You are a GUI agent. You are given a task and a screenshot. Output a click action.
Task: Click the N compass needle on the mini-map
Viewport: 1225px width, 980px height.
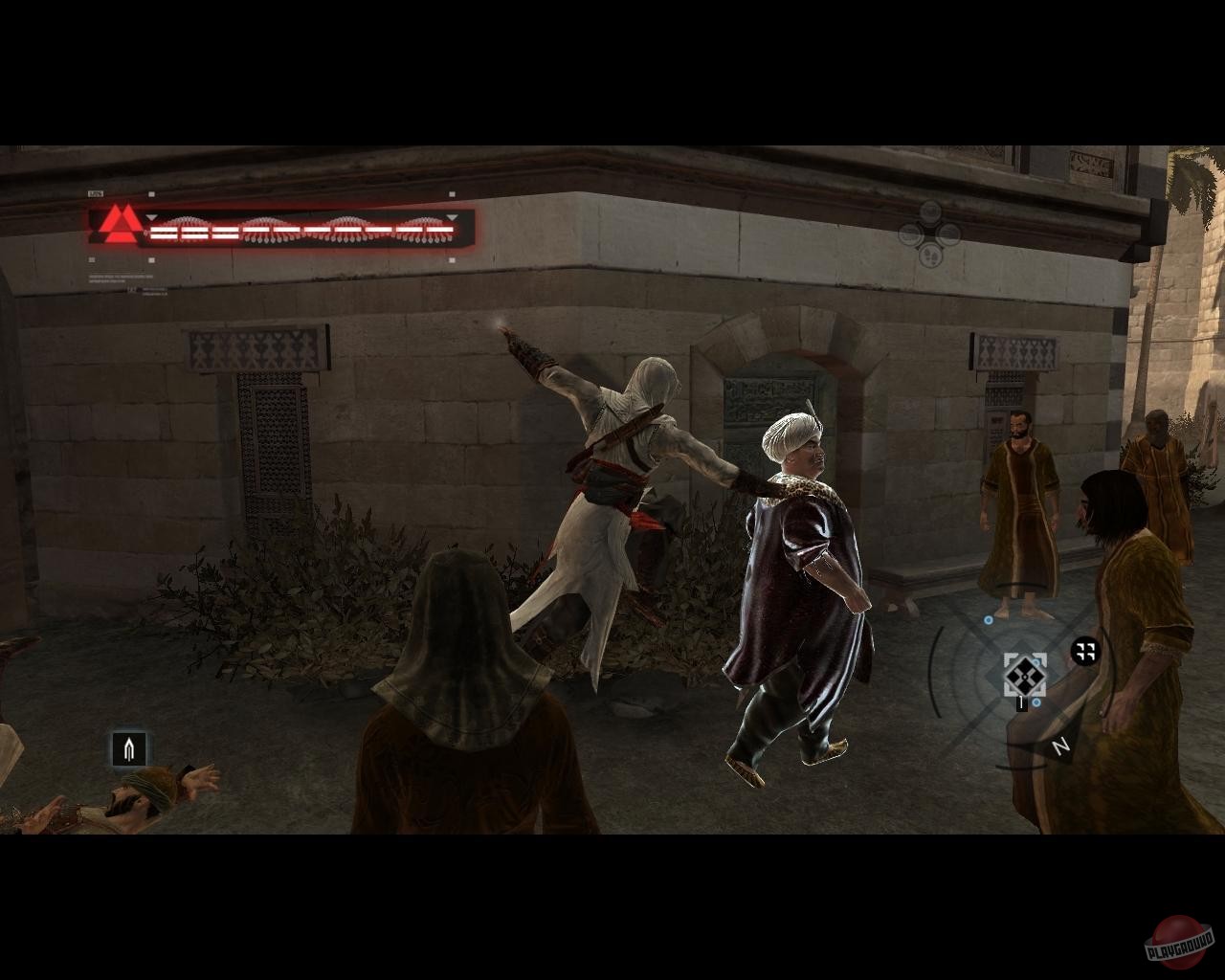1059,745
